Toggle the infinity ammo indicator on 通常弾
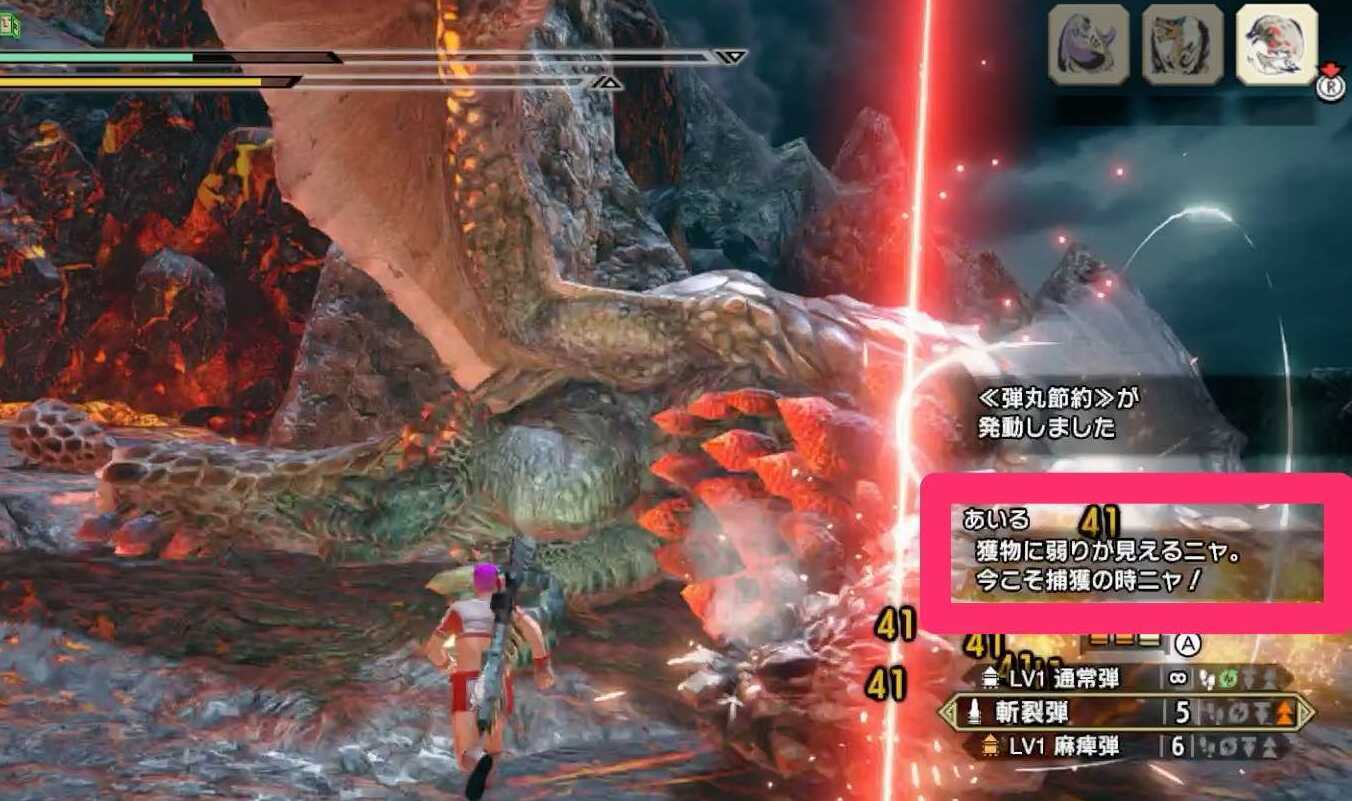This screenshot has height=801, width=1352. point(1176,679)
